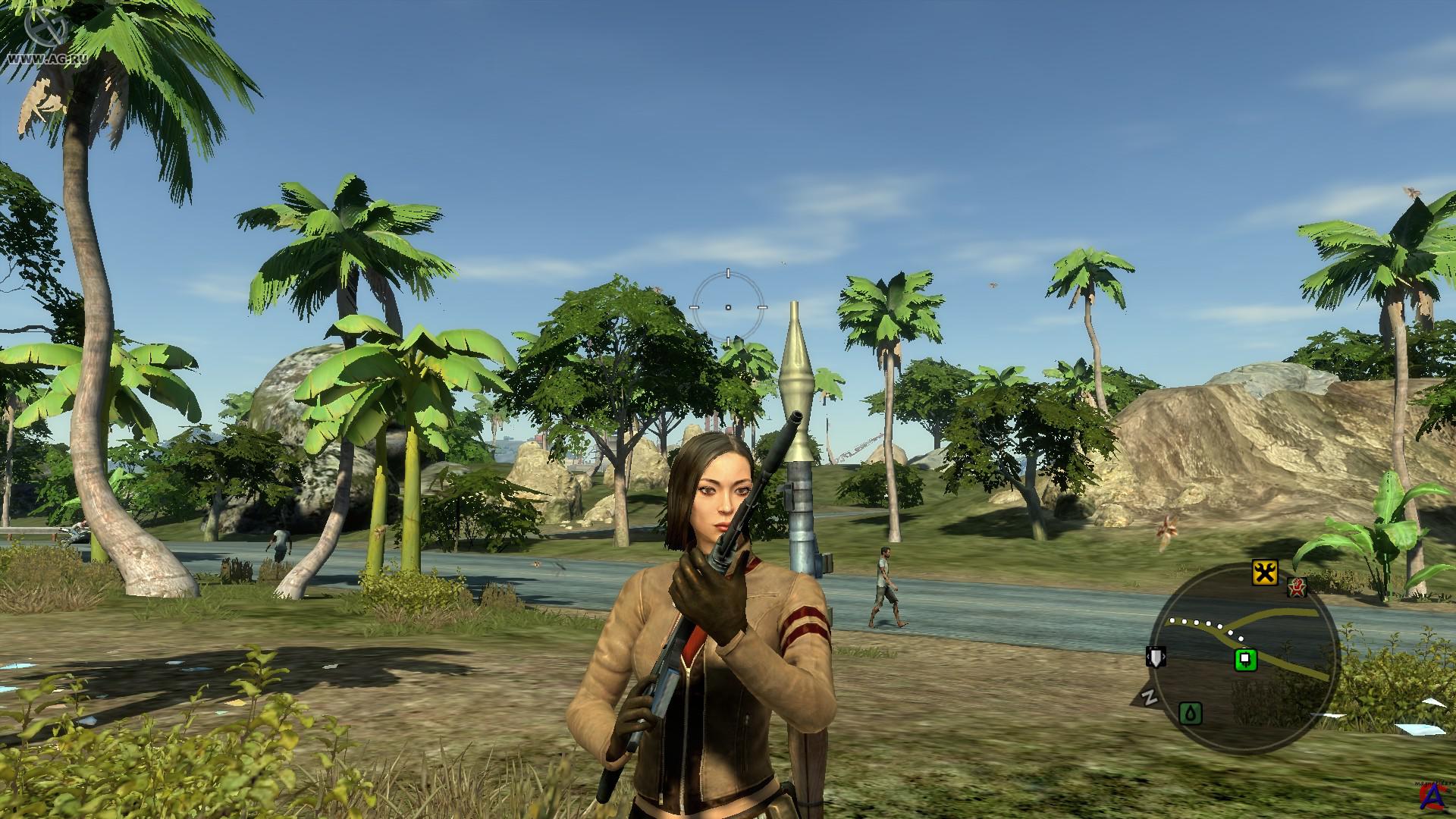Click the N compass indicator on the minimap
1456x819 pixels.
coord(1150,697)
